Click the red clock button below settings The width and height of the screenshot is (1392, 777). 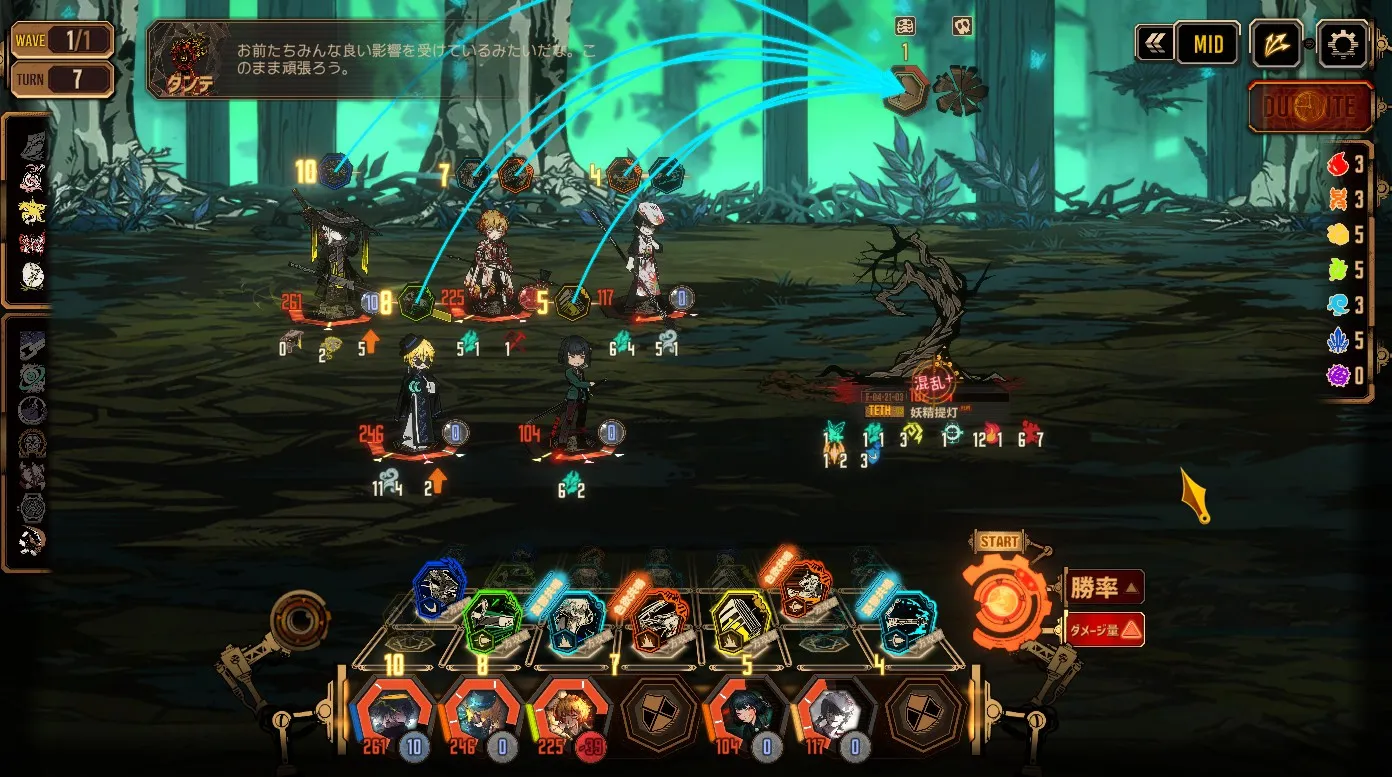(1310, 107)
